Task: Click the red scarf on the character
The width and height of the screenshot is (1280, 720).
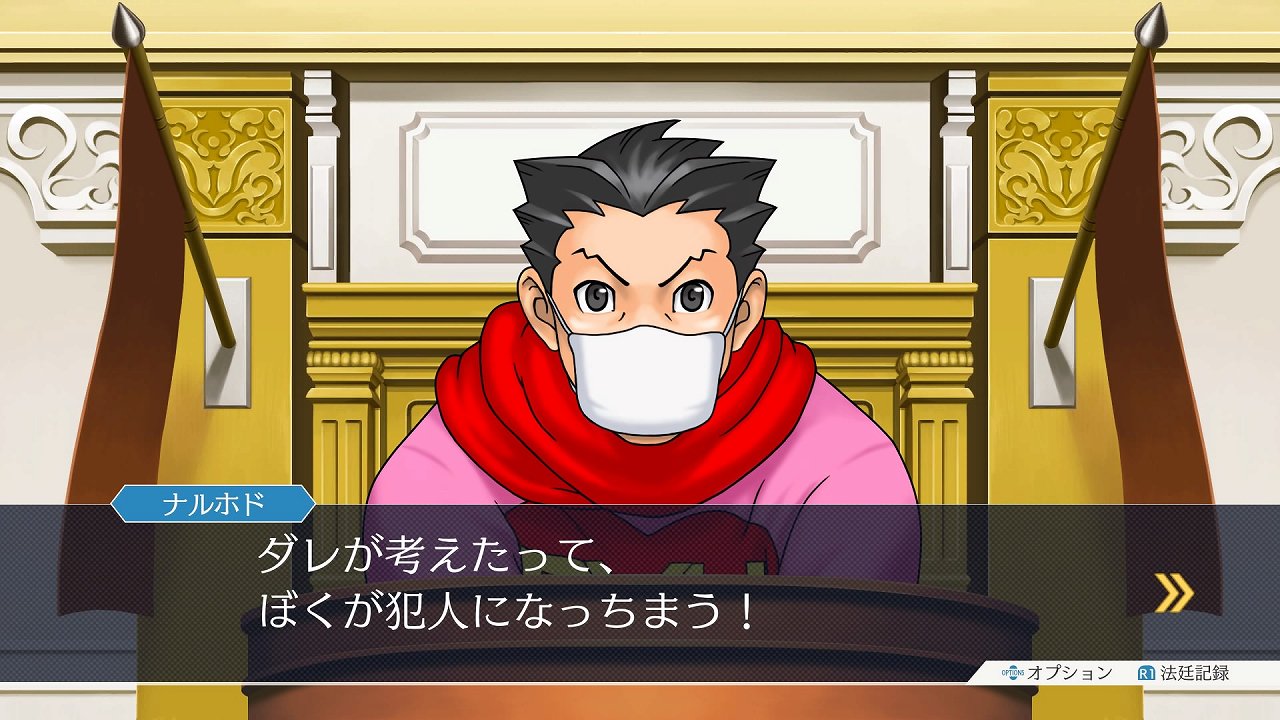Action: tap(510, 420)
